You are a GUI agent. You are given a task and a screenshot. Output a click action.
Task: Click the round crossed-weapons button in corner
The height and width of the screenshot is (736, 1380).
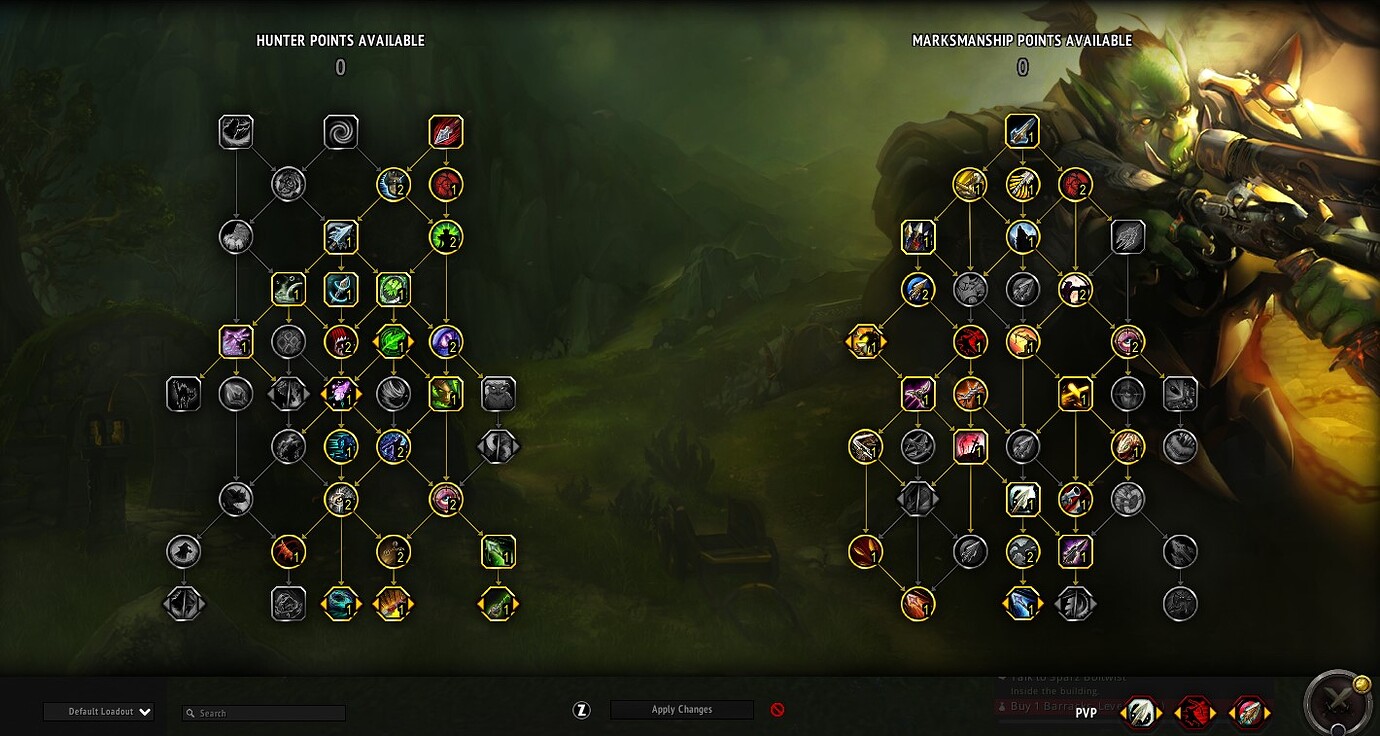pyautogui.click(x=1337, y=703)
